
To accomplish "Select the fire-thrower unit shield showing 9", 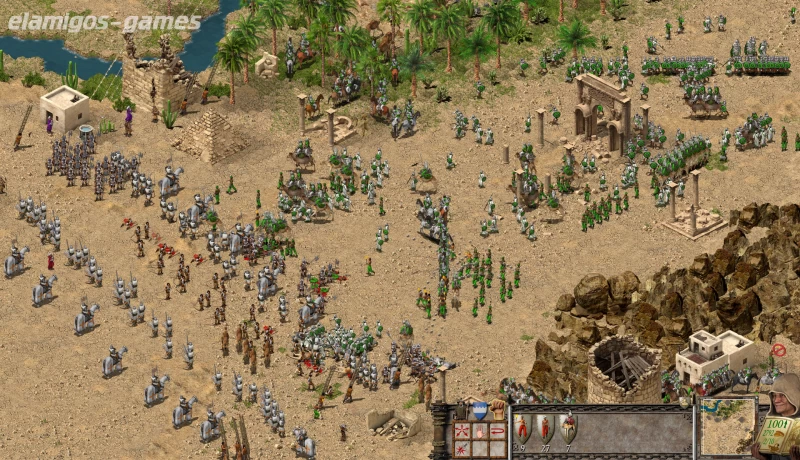I will tap(522, 428).
